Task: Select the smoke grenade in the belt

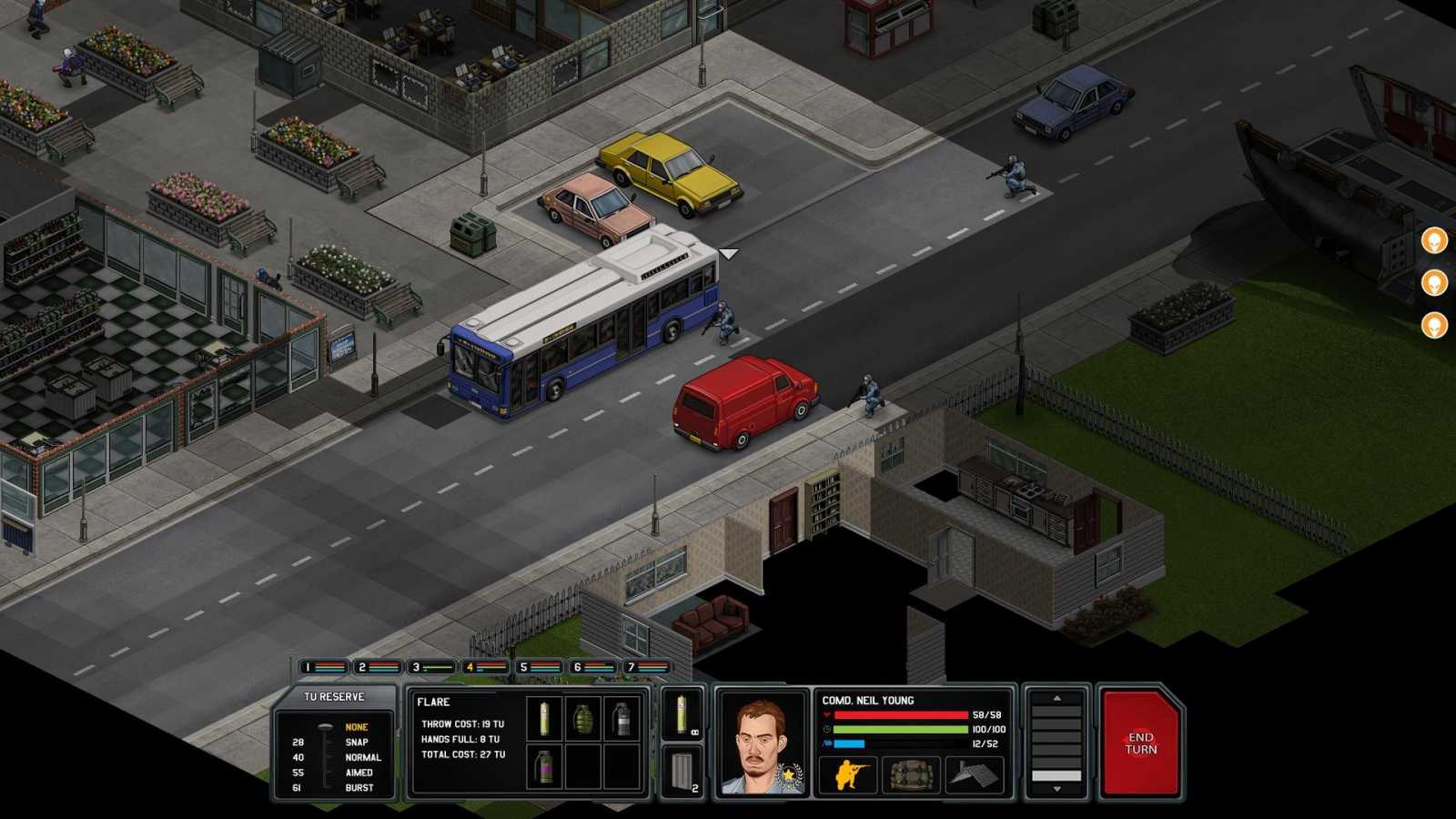Action: [x=622, y=718]
